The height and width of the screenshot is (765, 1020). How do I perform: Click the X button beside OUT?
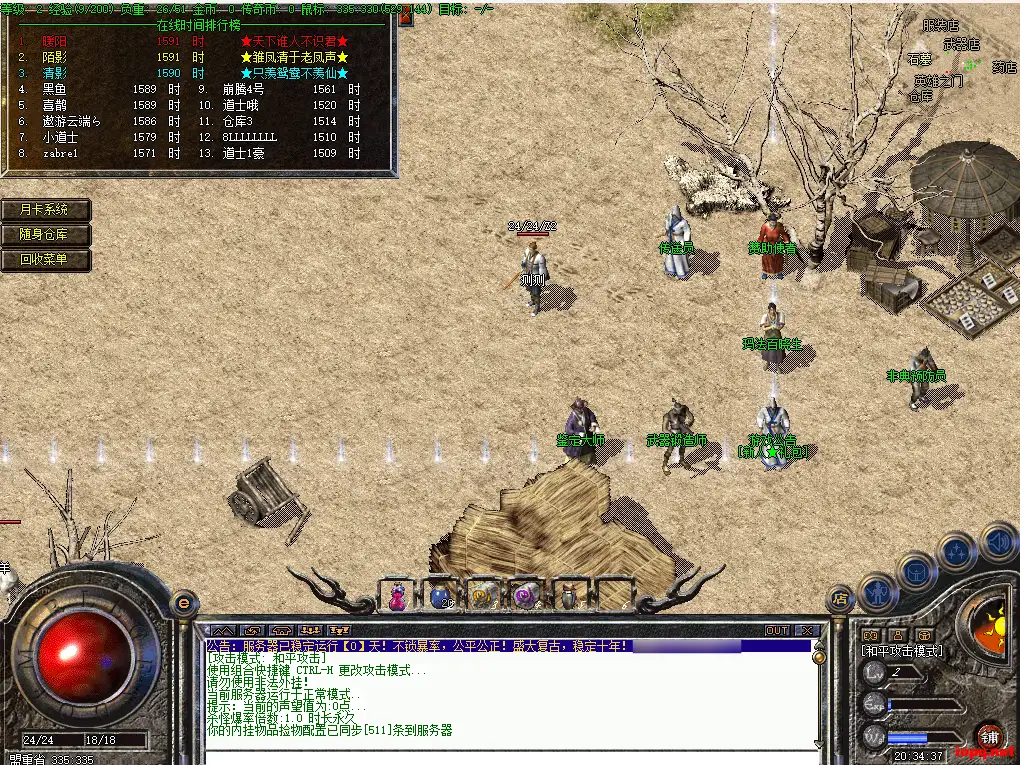(806, 631)
